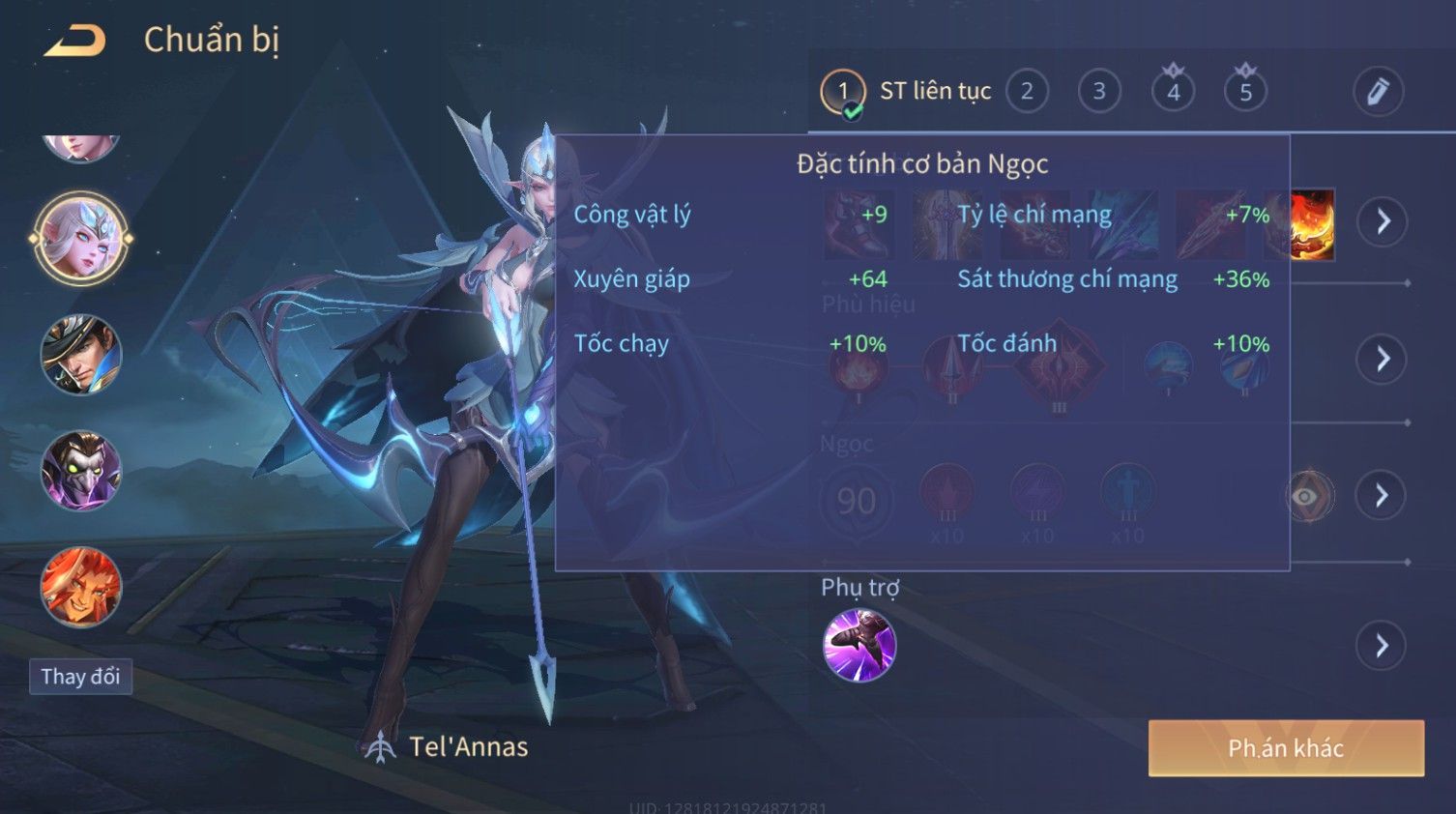Open preset tab 4
Screen dimensions: 1456x814
click(x=1173, y=92)
